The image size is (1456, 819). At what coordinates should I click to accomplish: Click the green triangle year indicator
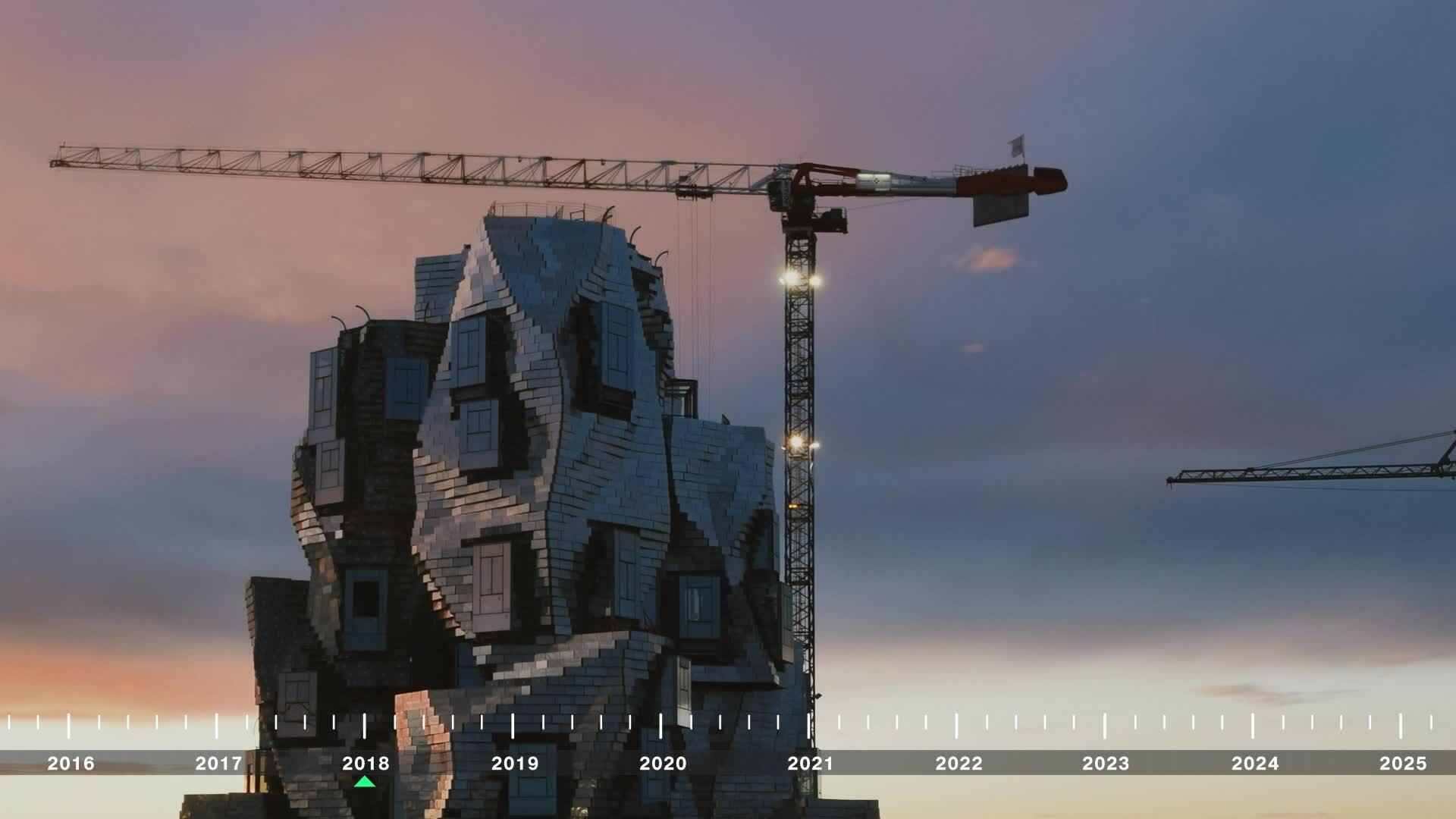tap(365, 782)
